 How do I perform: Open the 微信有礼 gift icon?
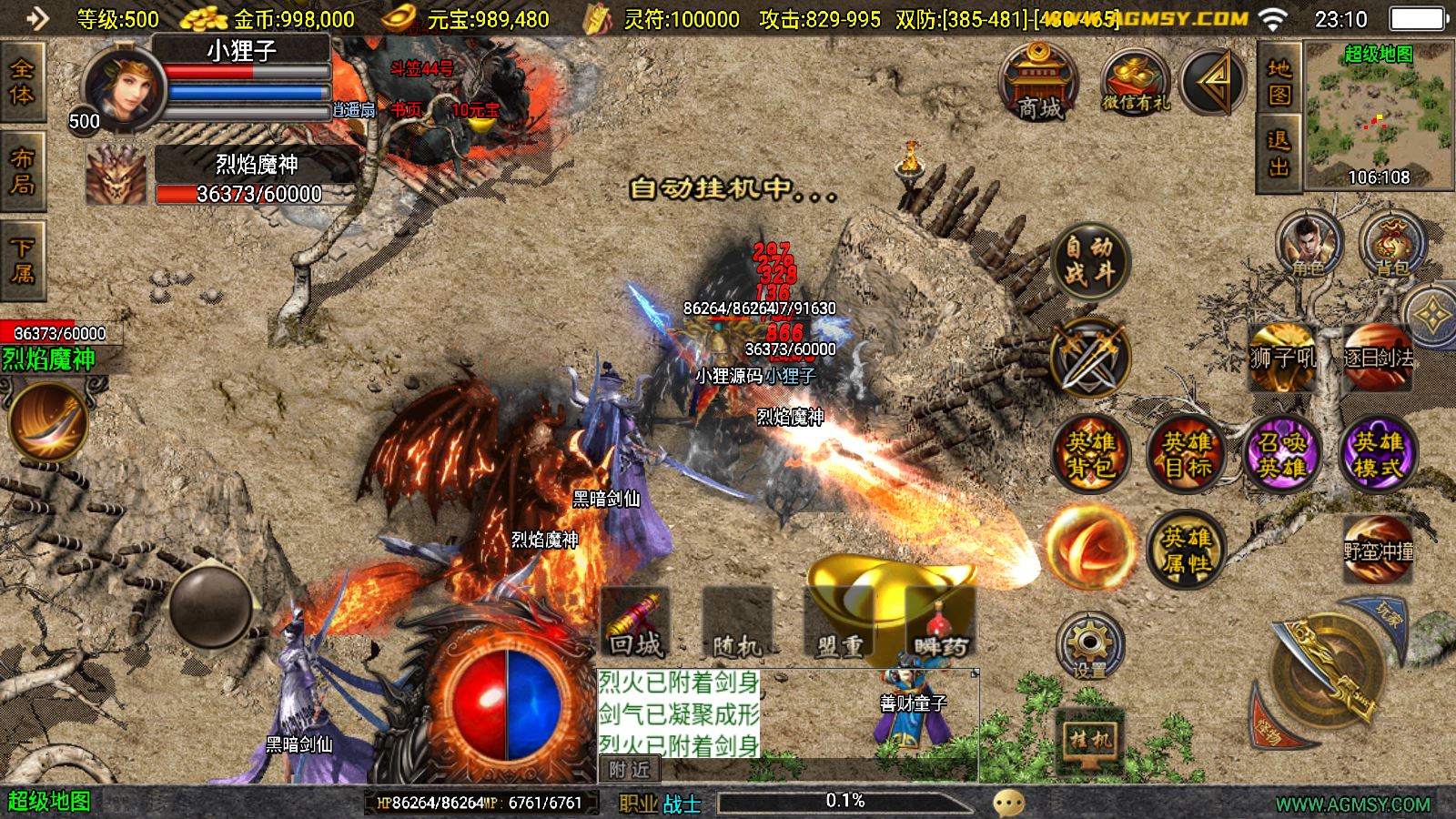coord(1135,84)
